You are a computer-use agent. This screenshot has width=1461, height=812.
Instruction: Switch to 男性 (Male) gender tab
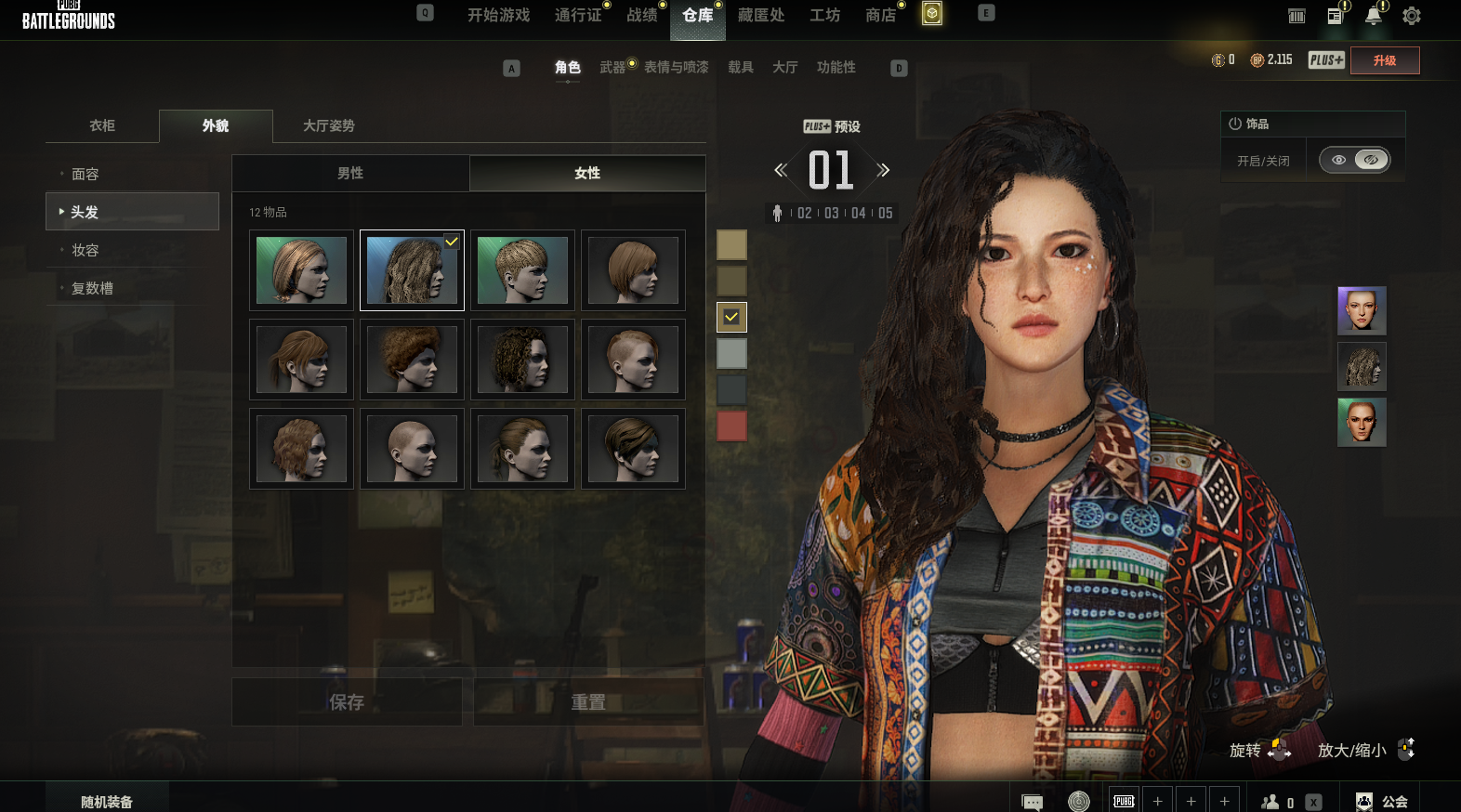(350, 174)
